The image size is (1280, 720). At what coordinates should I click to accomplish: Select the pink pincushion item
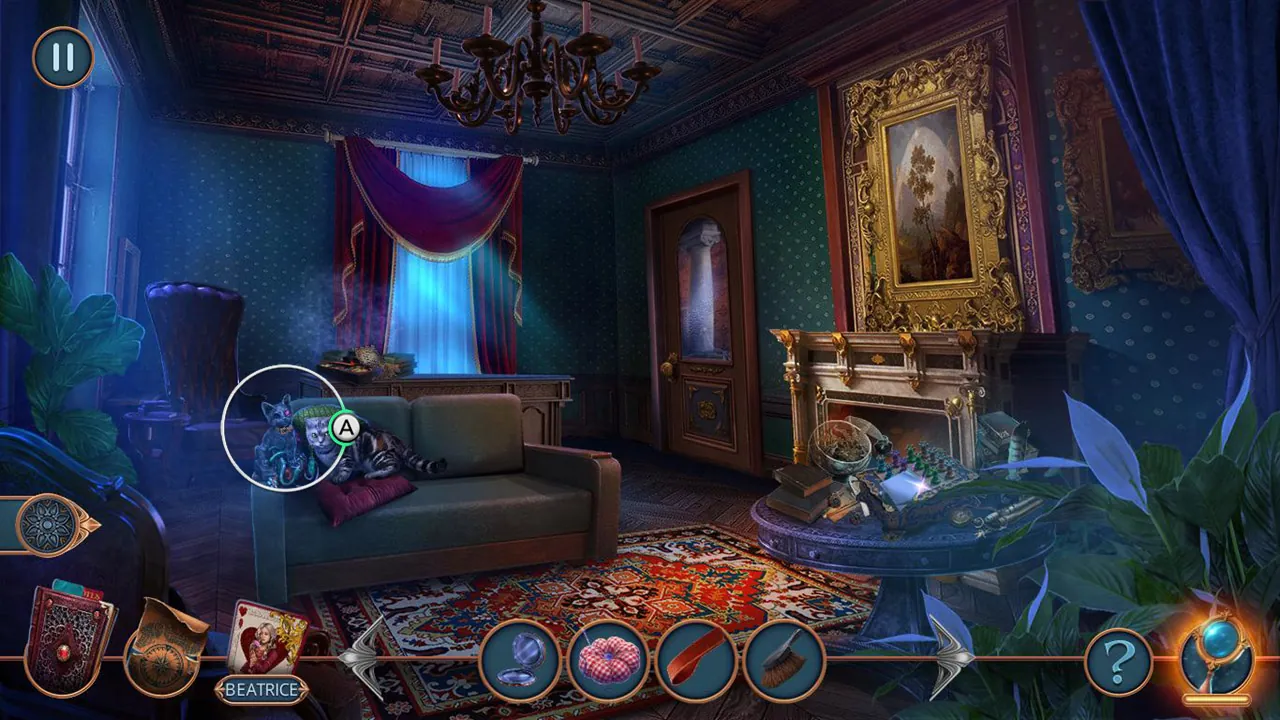(x=608, y=656)
